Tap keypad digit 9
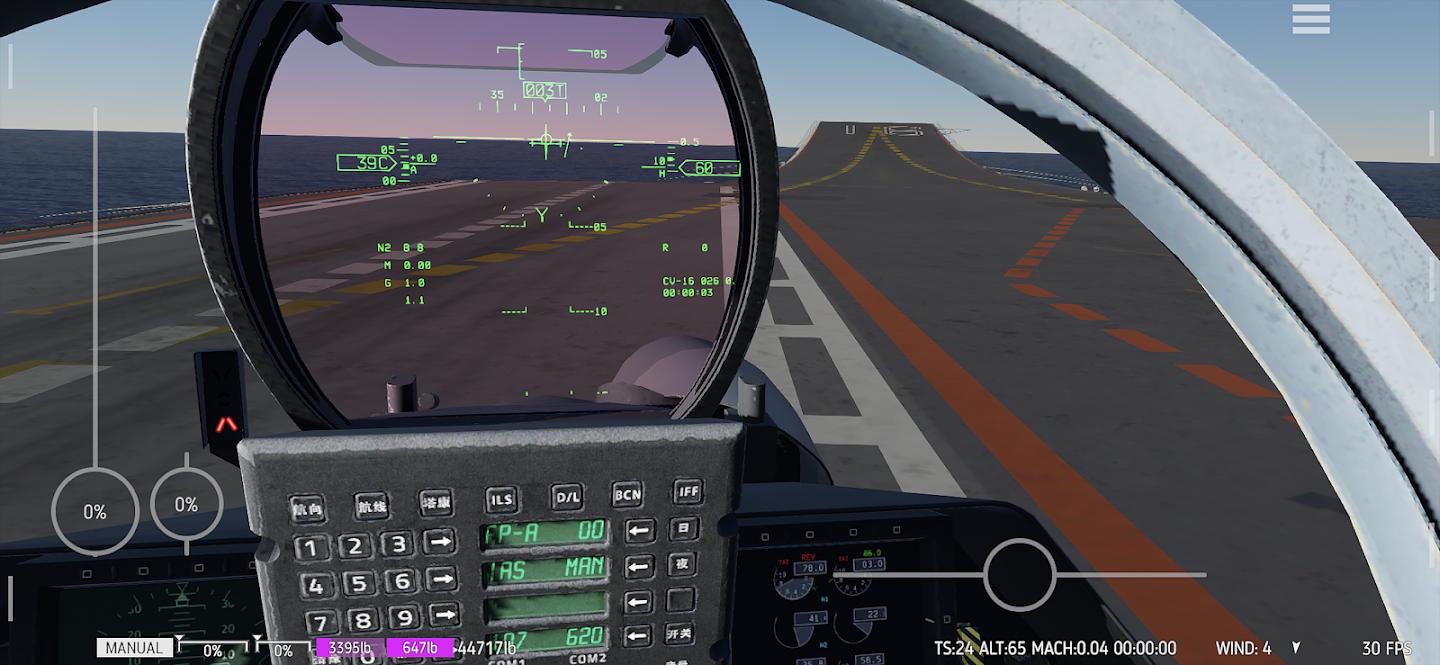This screenshot has height=665, width=1440. click(x=403, y=617)
